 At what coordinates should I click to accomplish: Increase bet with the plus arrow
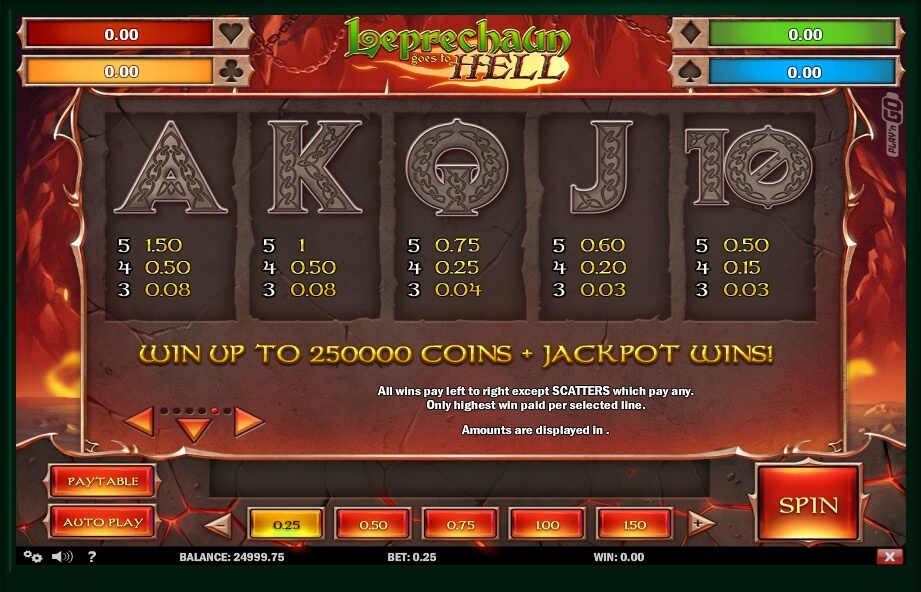702,524
